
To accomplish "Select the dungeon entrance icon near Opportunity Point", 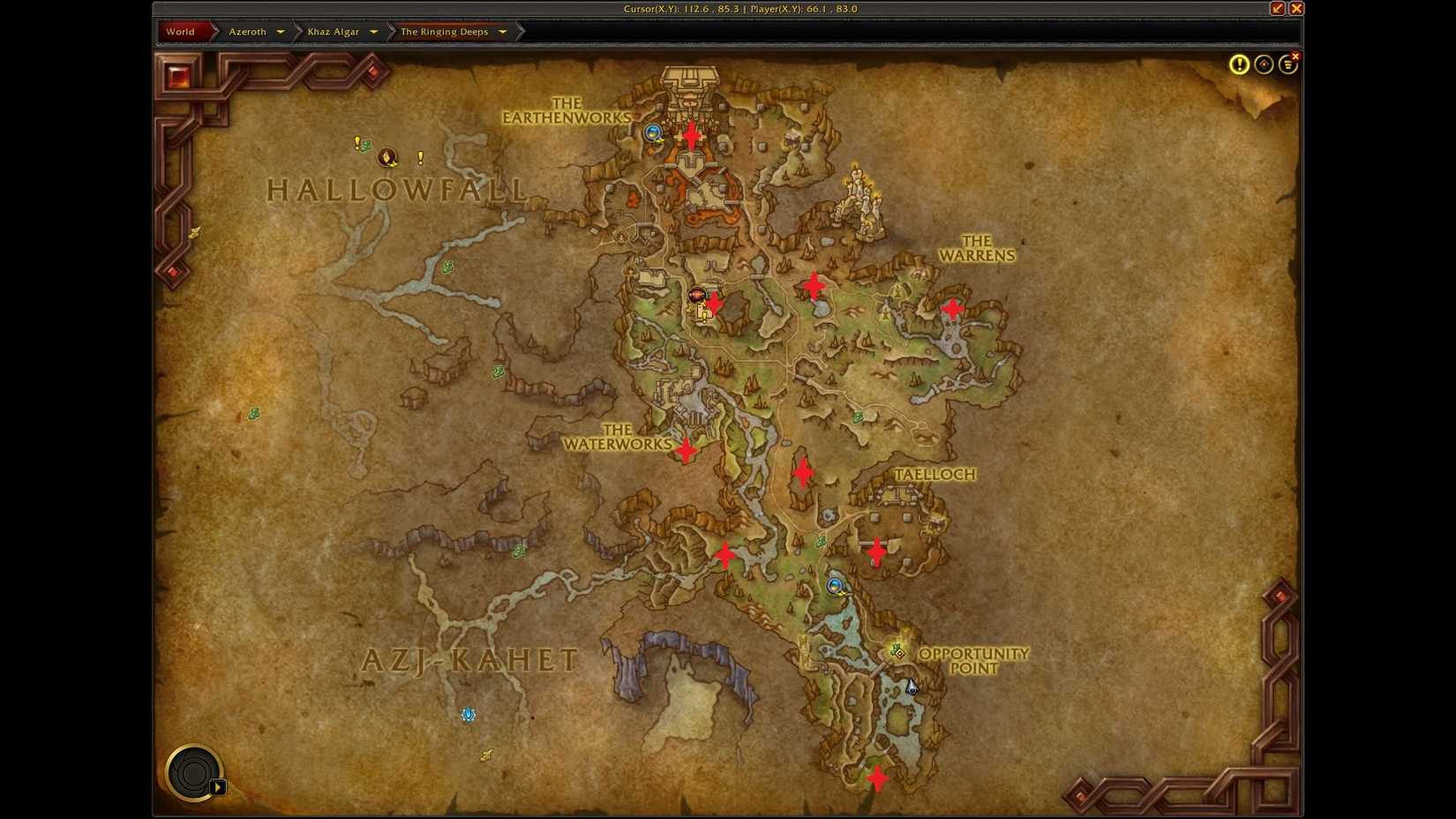I will pyautogui.click(x=835, y=586).
